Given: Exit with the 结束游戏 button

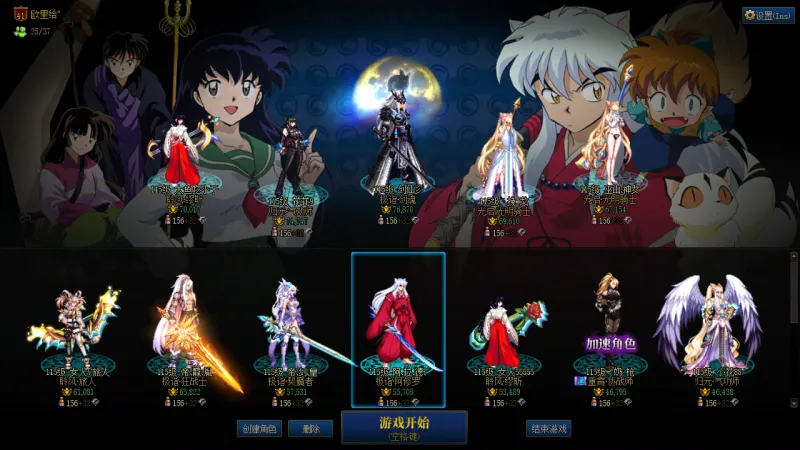Looking at the screenshot, I should [548, 429].
